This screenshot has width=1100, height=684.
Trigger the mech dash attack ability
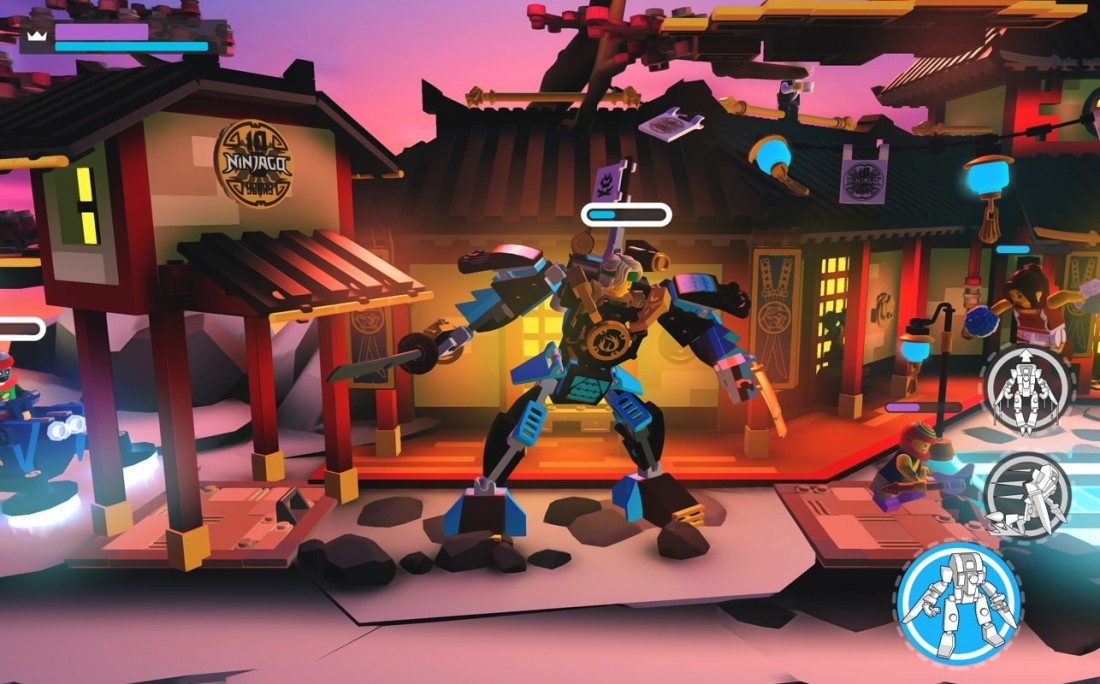[x=1027, y=496]
